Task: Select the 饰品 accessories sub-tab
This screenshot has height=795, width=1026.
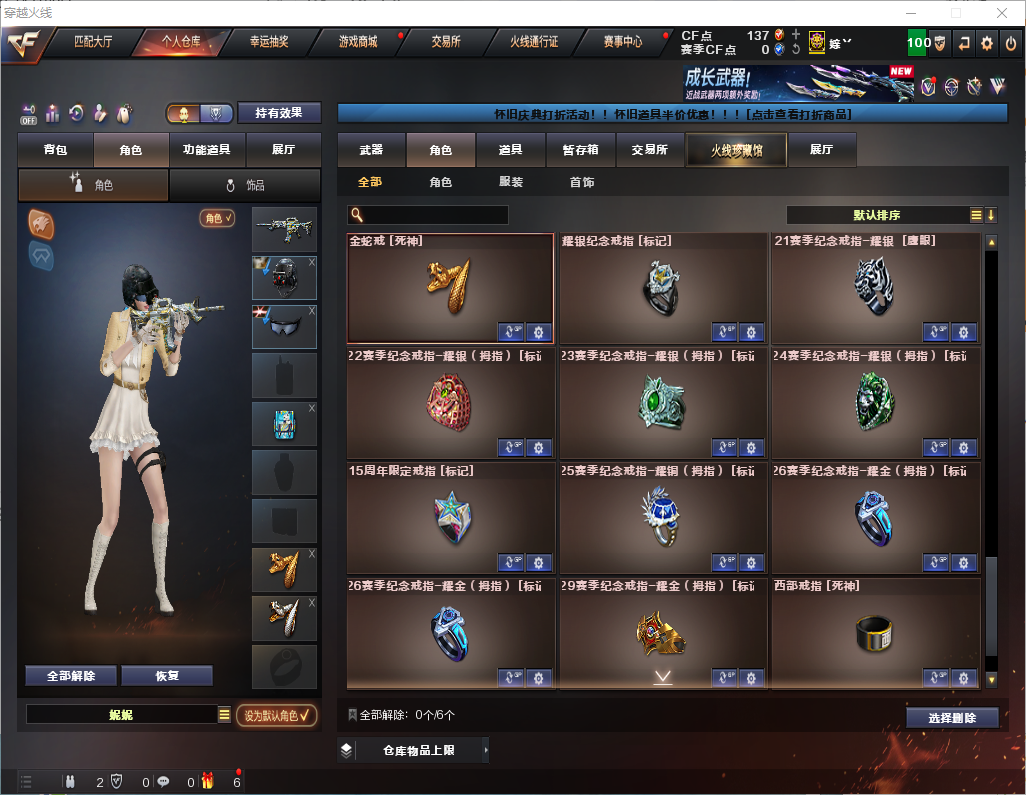Action: tap(245, 185)
